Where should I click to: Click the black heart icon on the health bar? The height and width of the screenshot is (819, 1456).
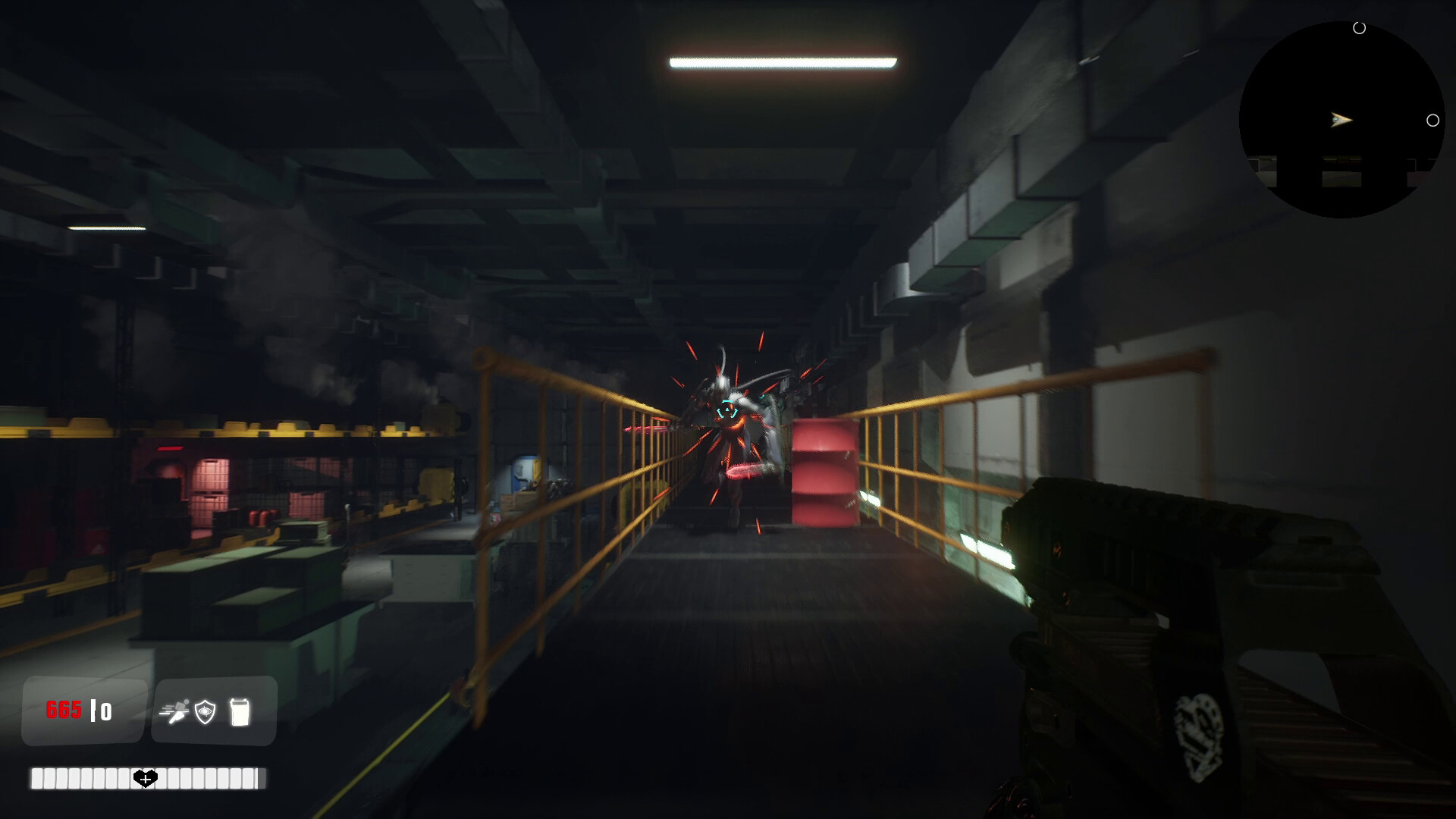click(144, 777)
